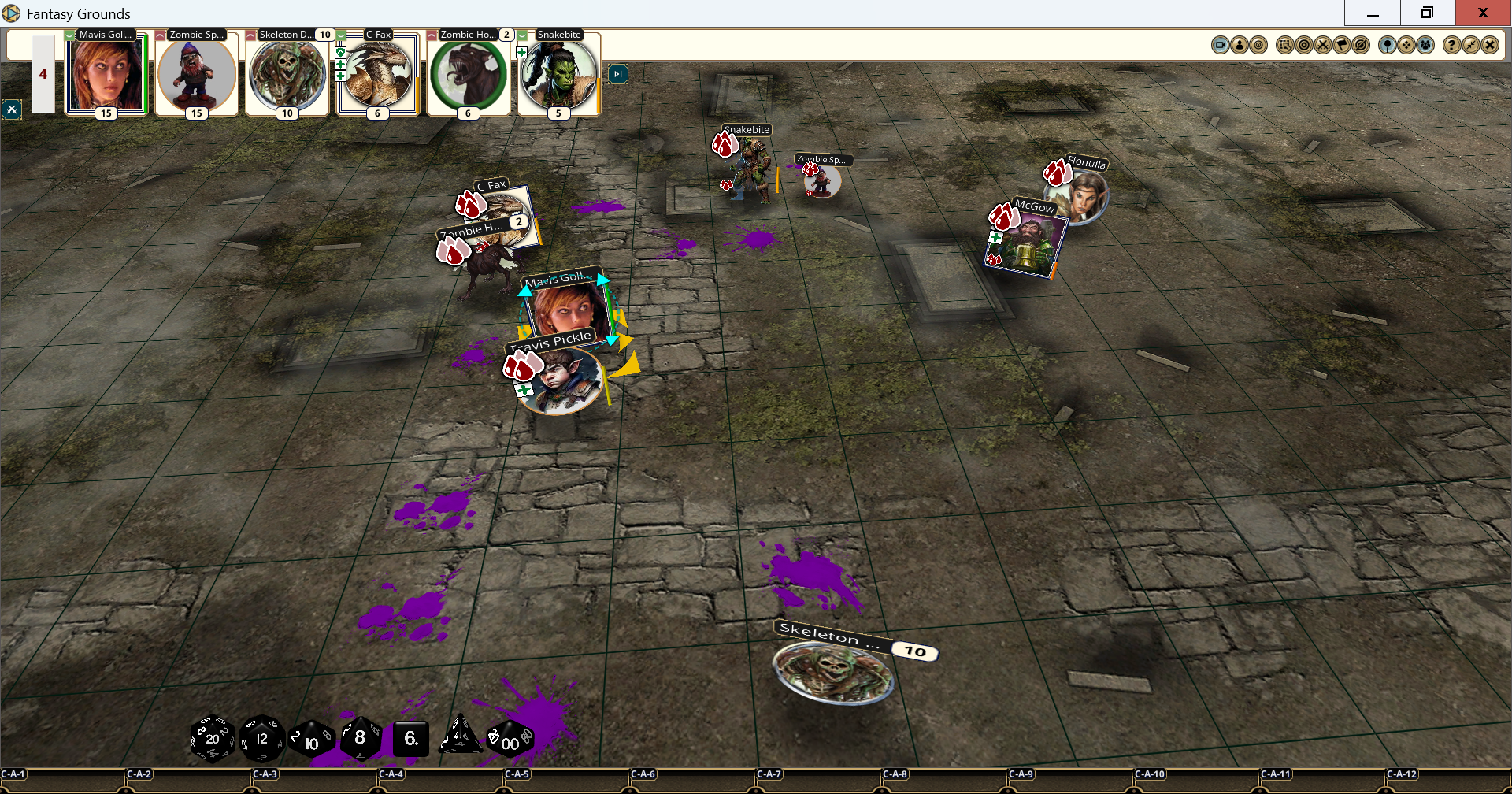Screen dimensions: 1512x794
Task: Select Mavis Goli portrait in combat tracker
Action: tap(106, 76)
